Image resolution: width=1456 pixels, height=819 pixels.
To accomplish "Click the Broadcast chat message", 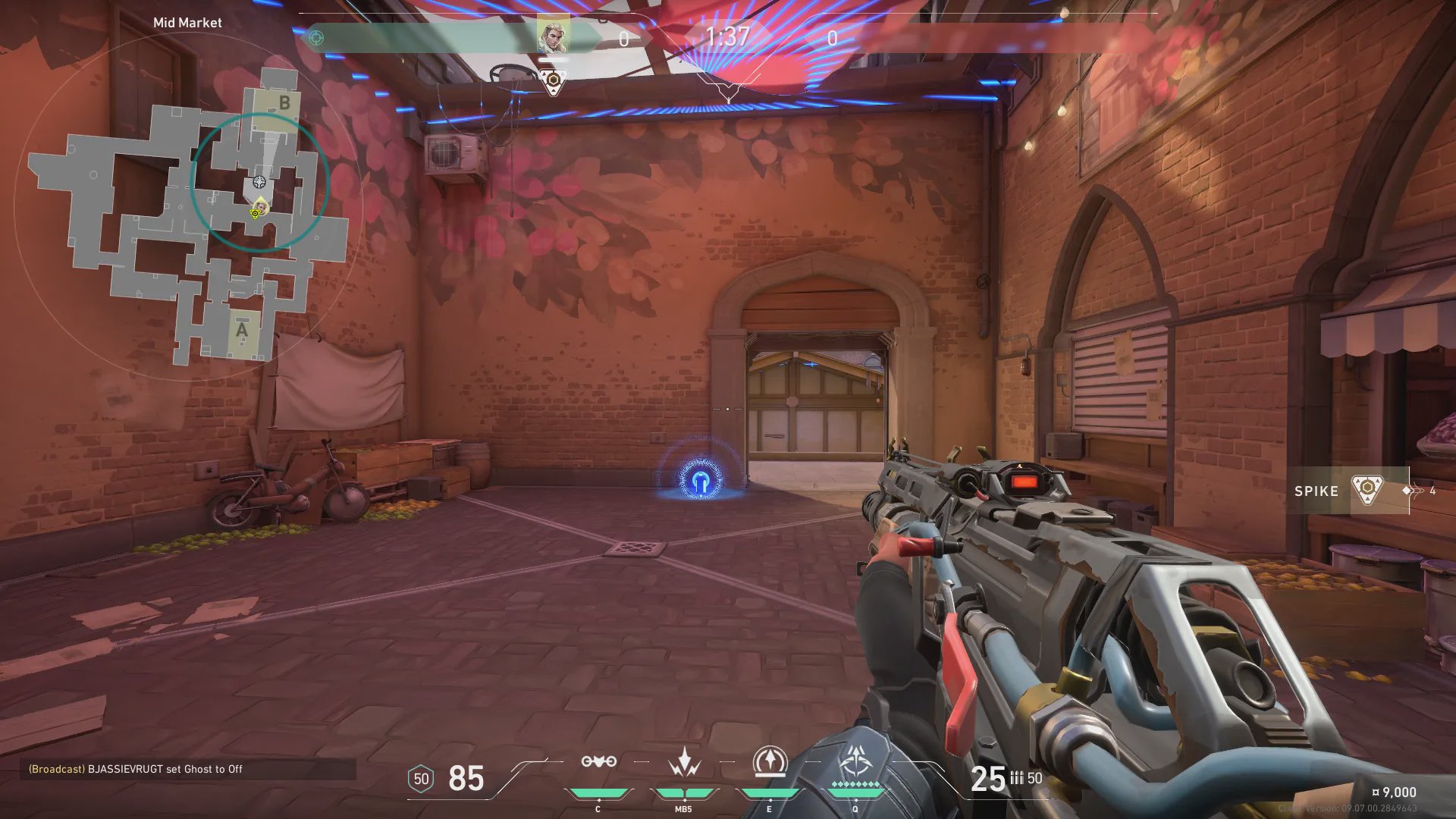I will tap(136, 769).
